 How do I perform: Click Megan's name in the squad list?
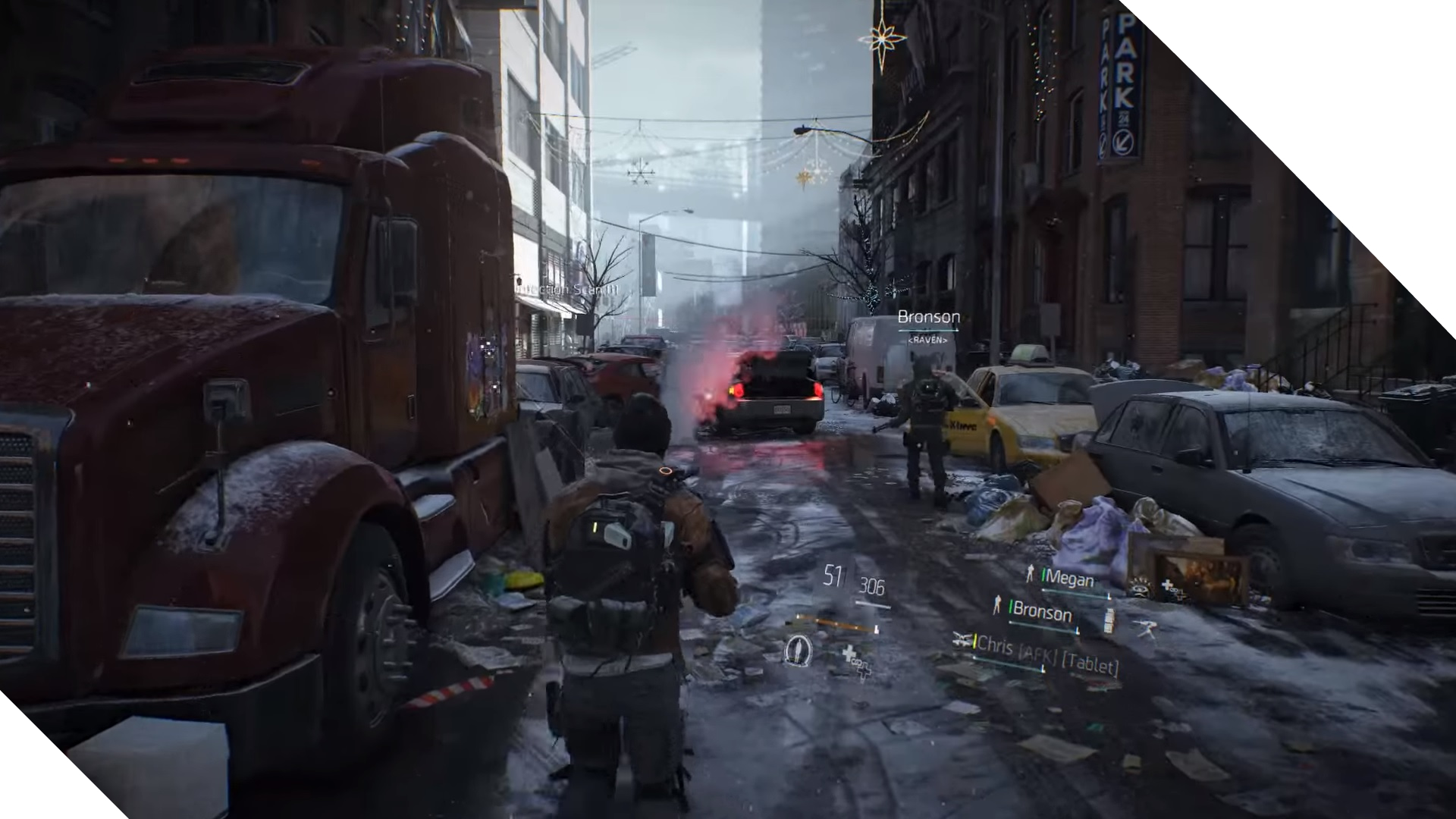pyautogui.click(x=1071, y=576)
